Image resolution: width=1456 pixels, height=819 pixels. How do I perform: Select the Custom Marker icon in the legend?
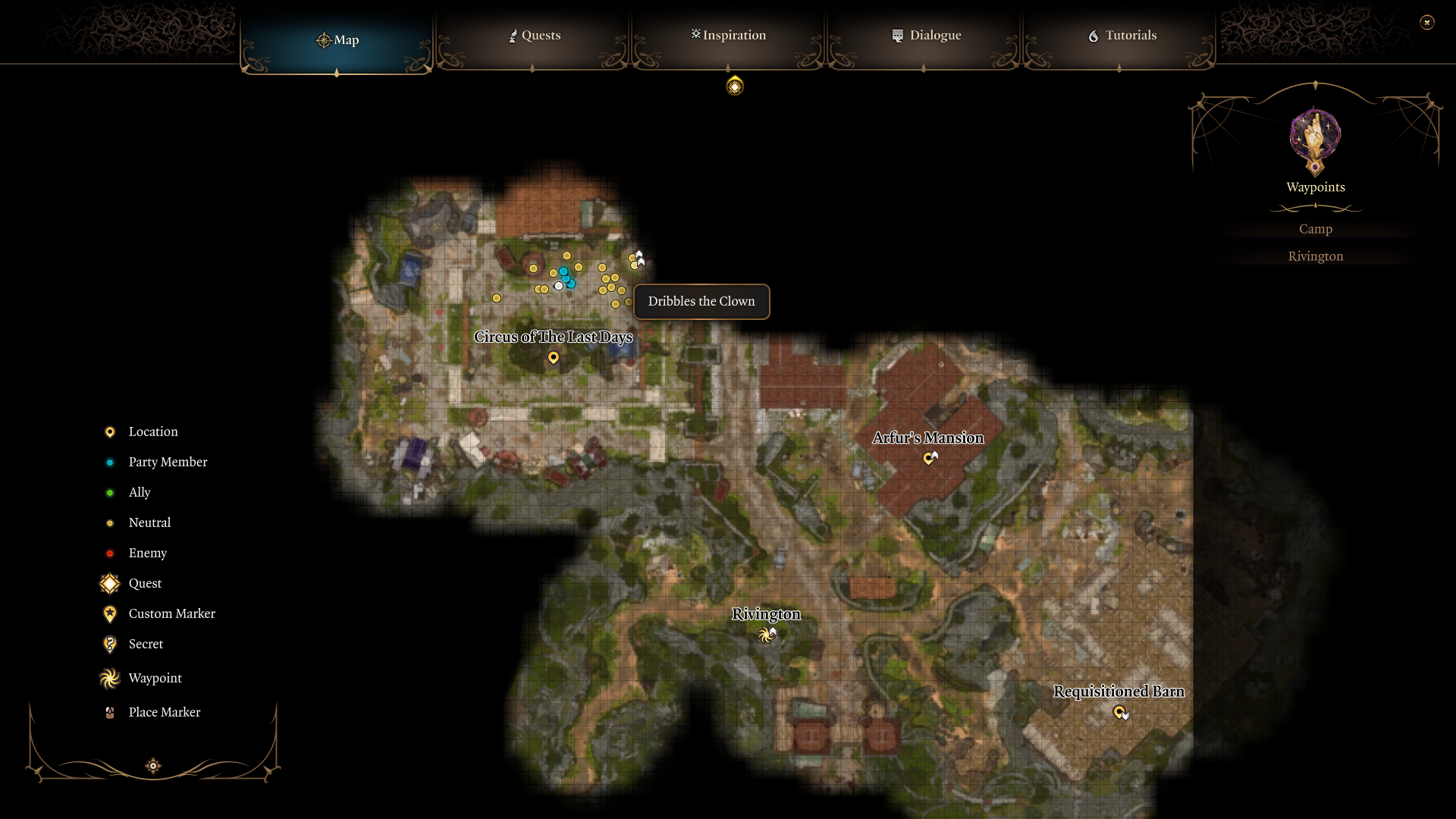(x=109, y=613)
